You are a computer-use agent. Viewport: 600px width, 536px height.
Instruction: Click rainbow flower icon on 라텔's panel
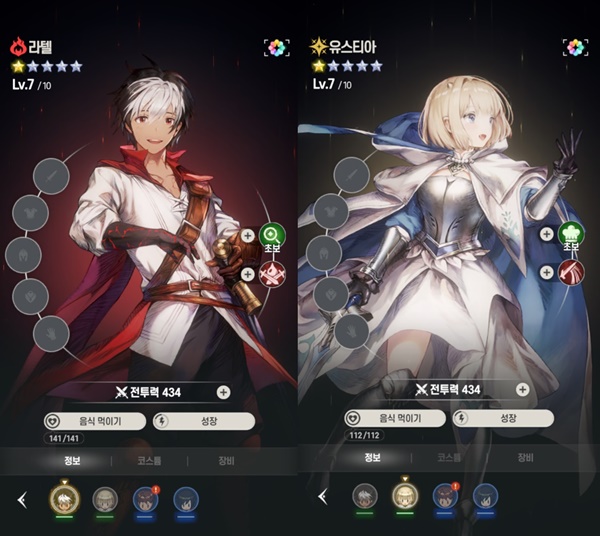277,47
